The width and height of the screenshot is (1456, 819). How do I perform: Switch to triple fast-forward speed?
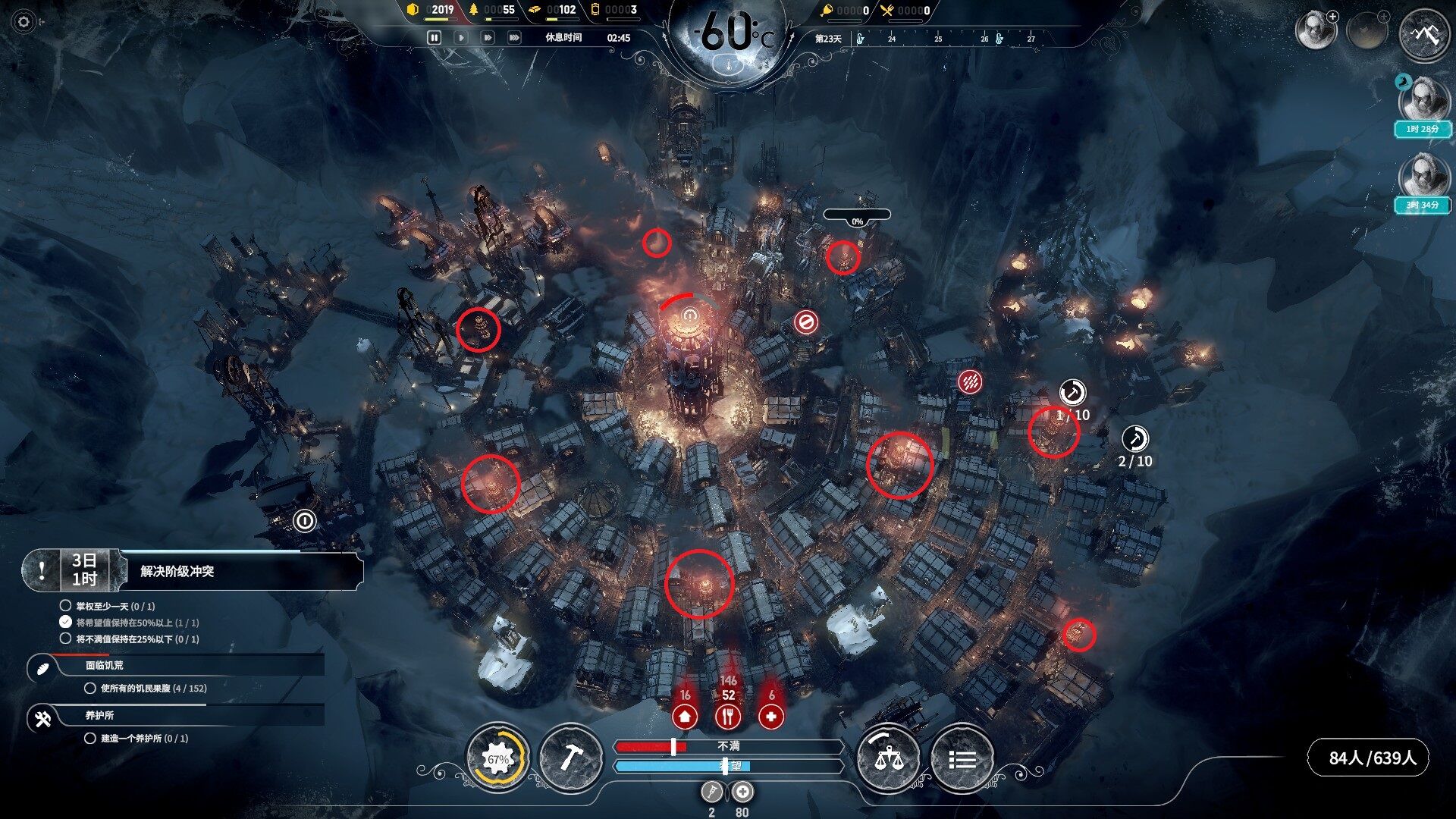[514, 37]
